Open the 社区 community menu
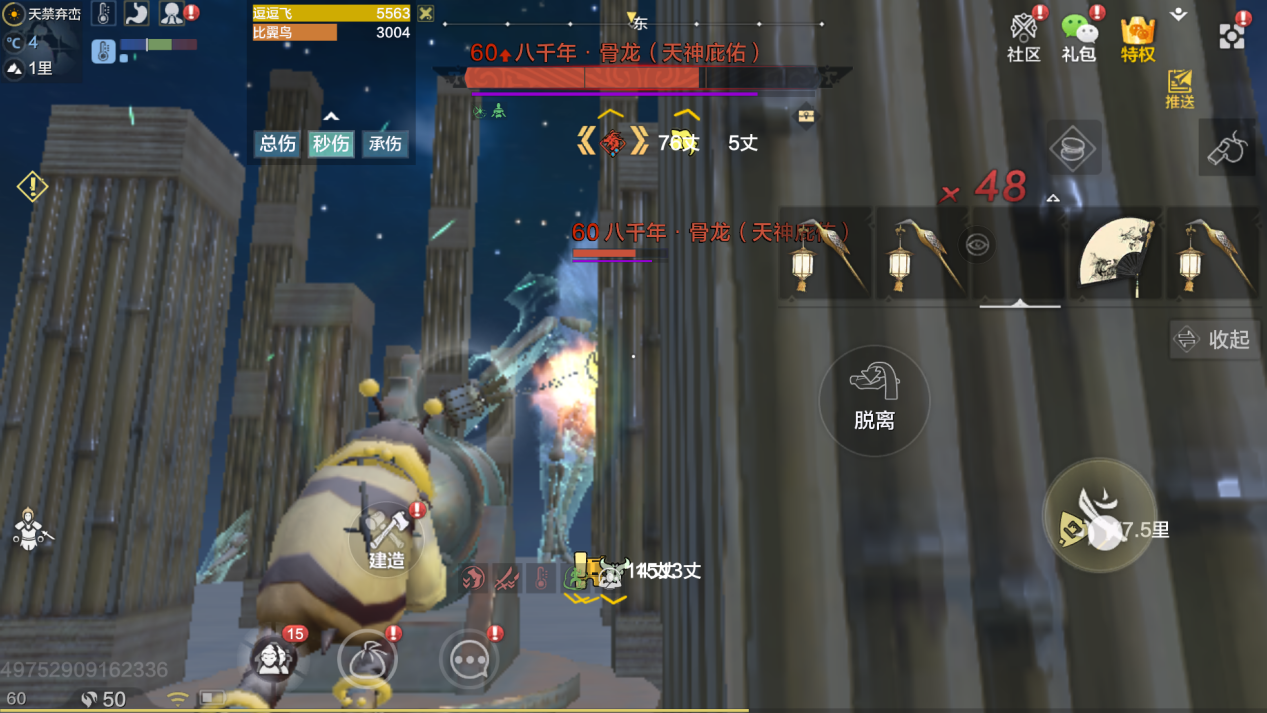1267x713 pixels. pyautogui.click(x=1023, y=37)
